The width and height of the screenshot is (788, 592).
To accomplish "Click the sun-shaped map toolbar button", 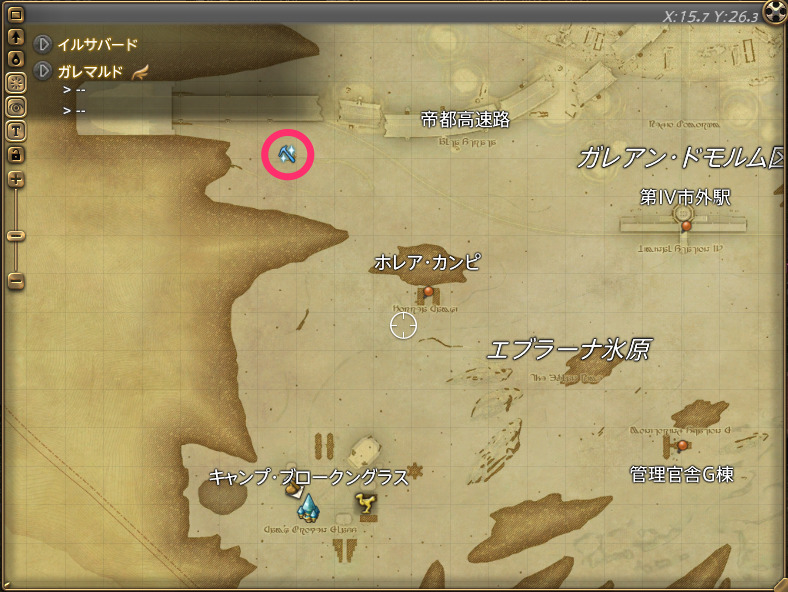I will click(16, 83).
